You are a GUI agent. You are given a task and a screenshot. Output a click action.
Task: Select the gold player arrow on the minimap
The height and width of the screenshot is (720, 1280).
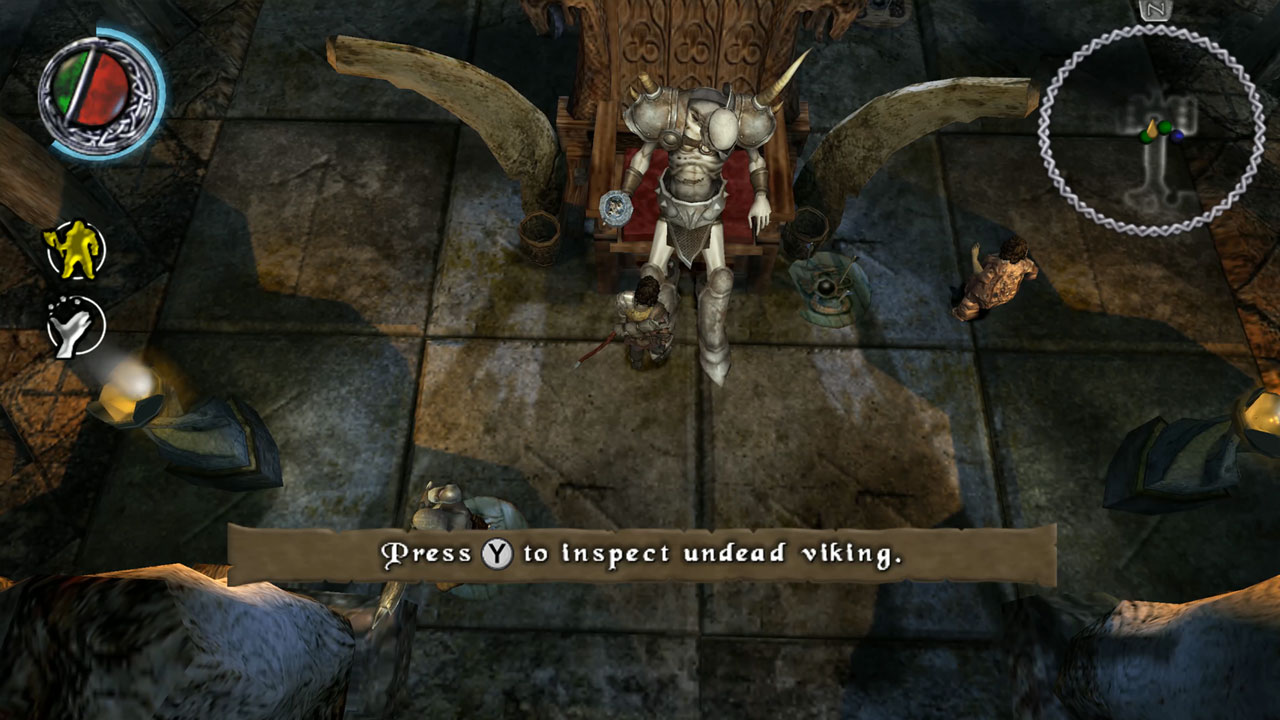pyautogui.click(x=1152, y=131)
